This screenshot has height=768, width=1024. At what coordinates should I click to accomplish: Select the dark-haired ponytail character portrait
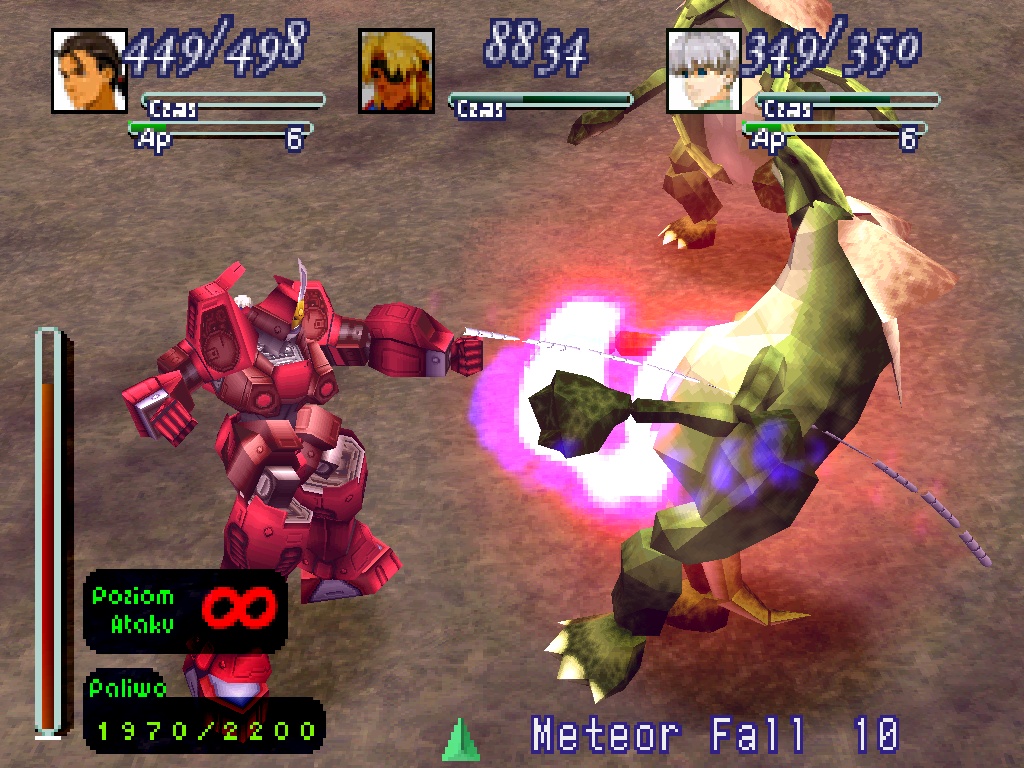(89, 71)
